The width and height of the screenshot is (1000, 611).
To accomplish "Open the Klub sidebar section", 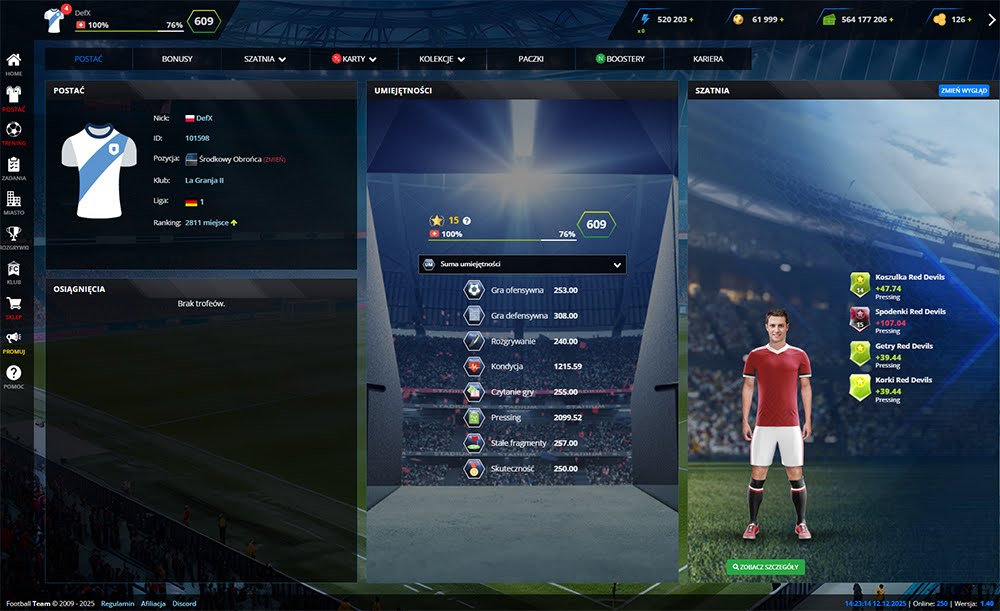I will click(14, 273).
